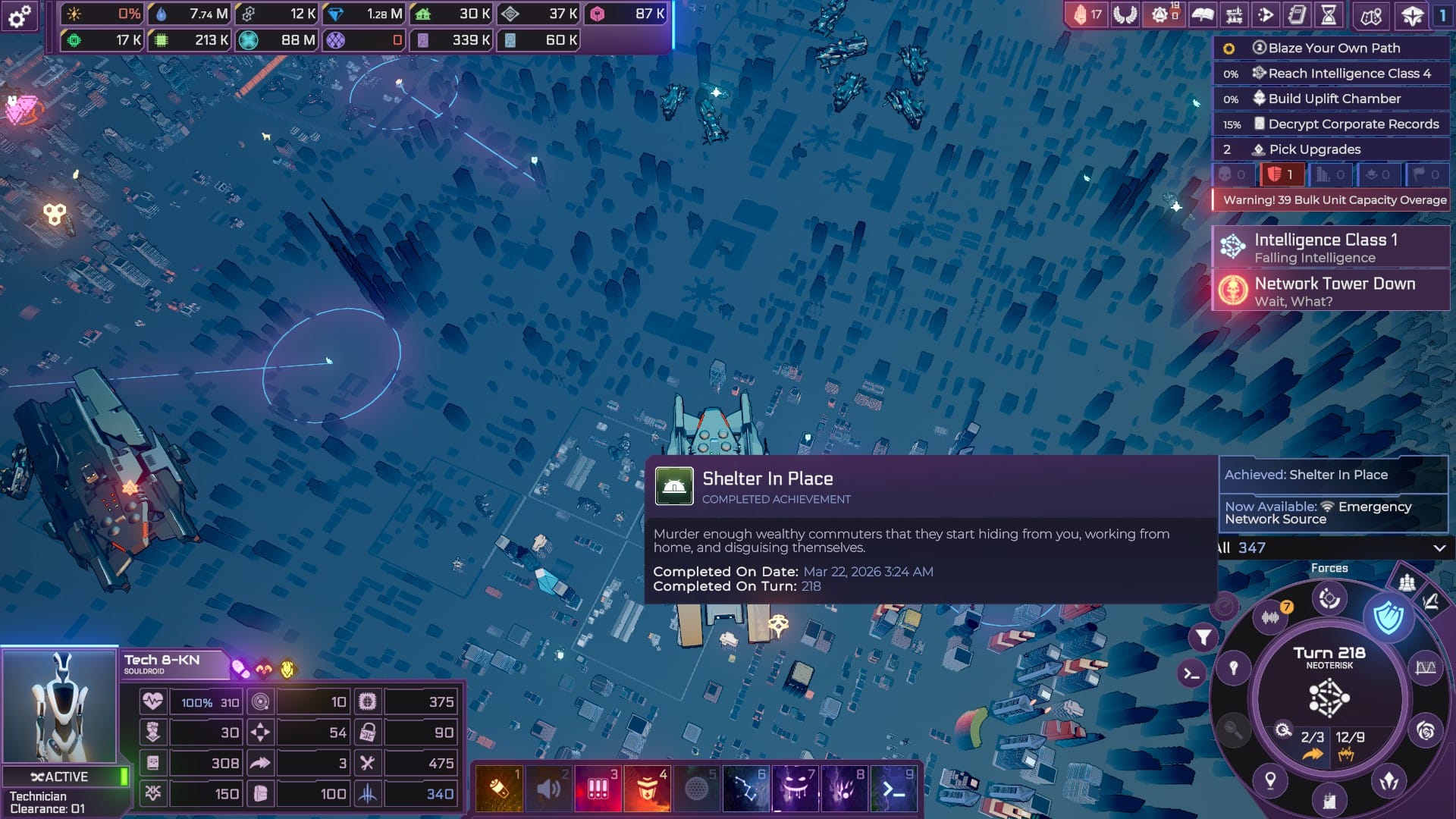Open the Network Tower Down notification
Image resolution: width=1456 pixels, height=819 pixels.
[x=1332, y=291]
